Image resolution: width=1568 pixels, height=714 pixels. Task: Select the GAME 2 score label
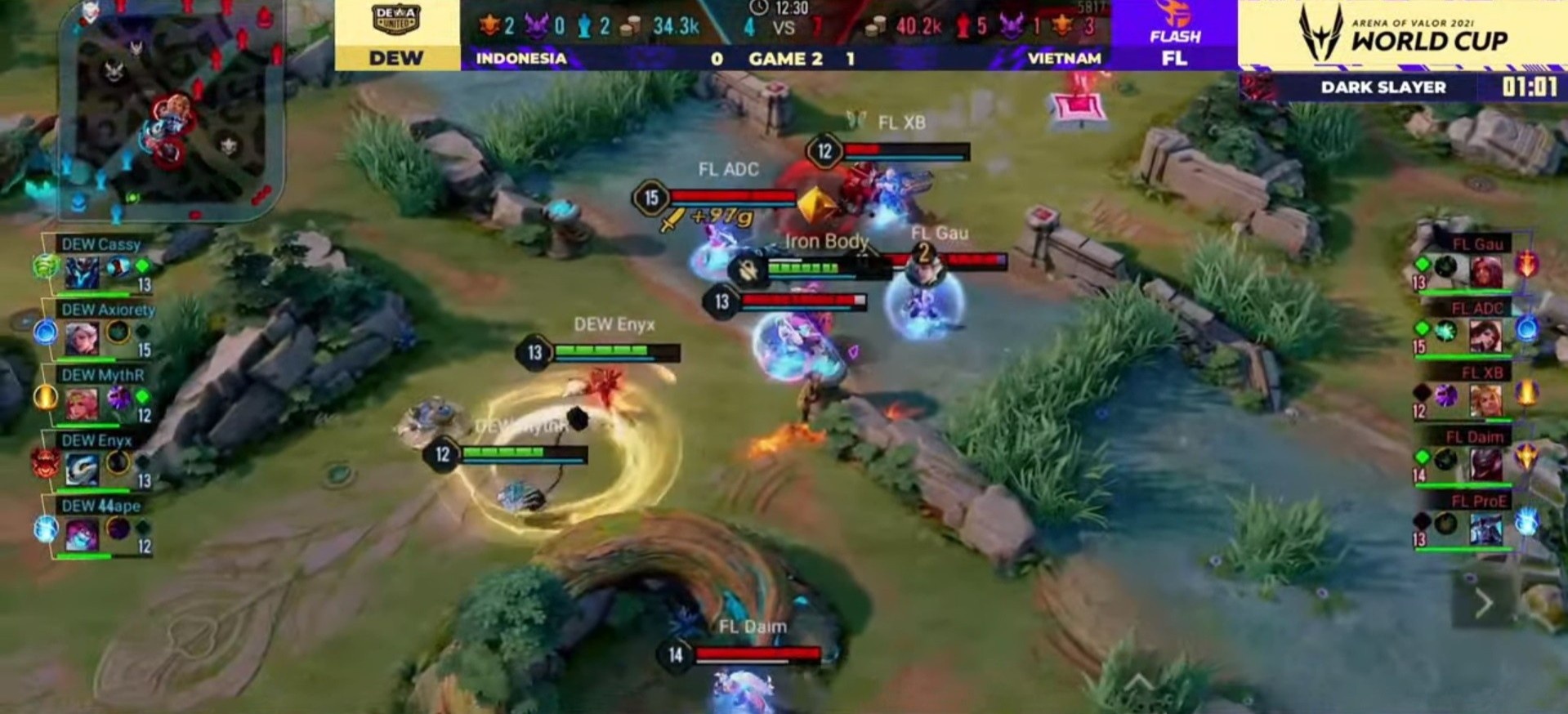click(782, 59)
